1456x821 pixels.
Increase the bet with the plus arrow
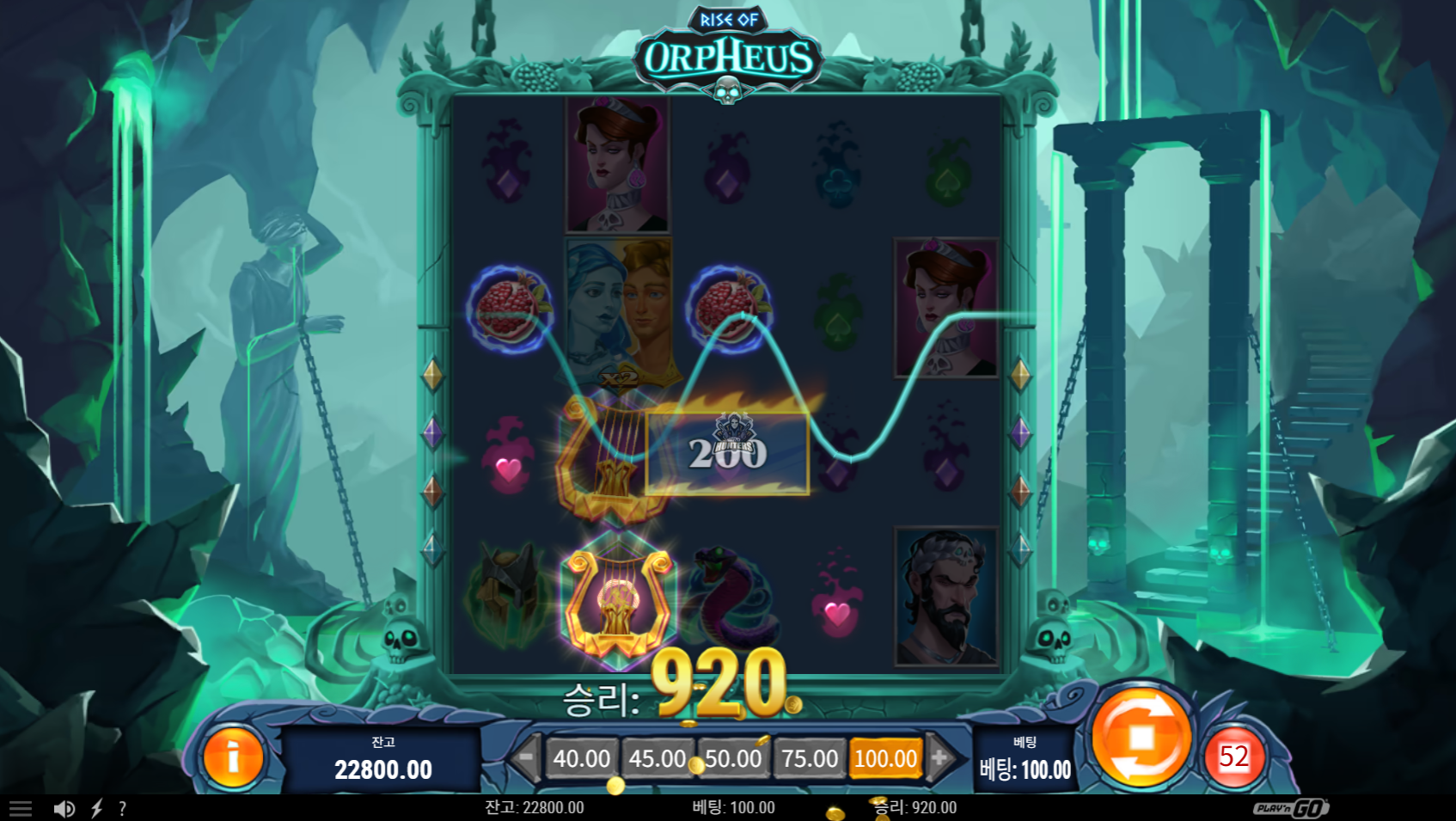(940, 757)
